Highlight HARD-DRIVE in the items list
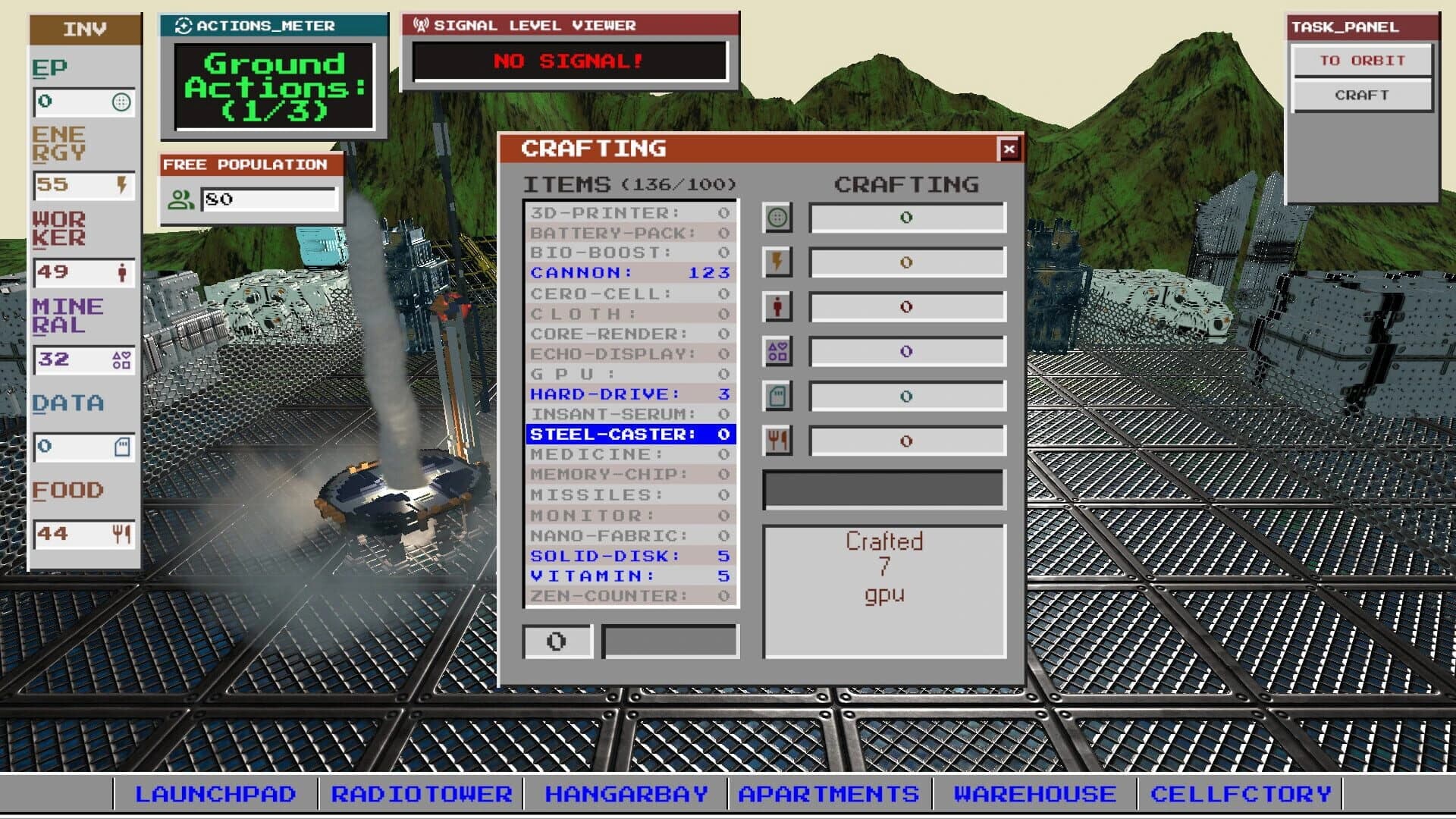Screen dimensions: 1456x819 [x=629, y=394]
